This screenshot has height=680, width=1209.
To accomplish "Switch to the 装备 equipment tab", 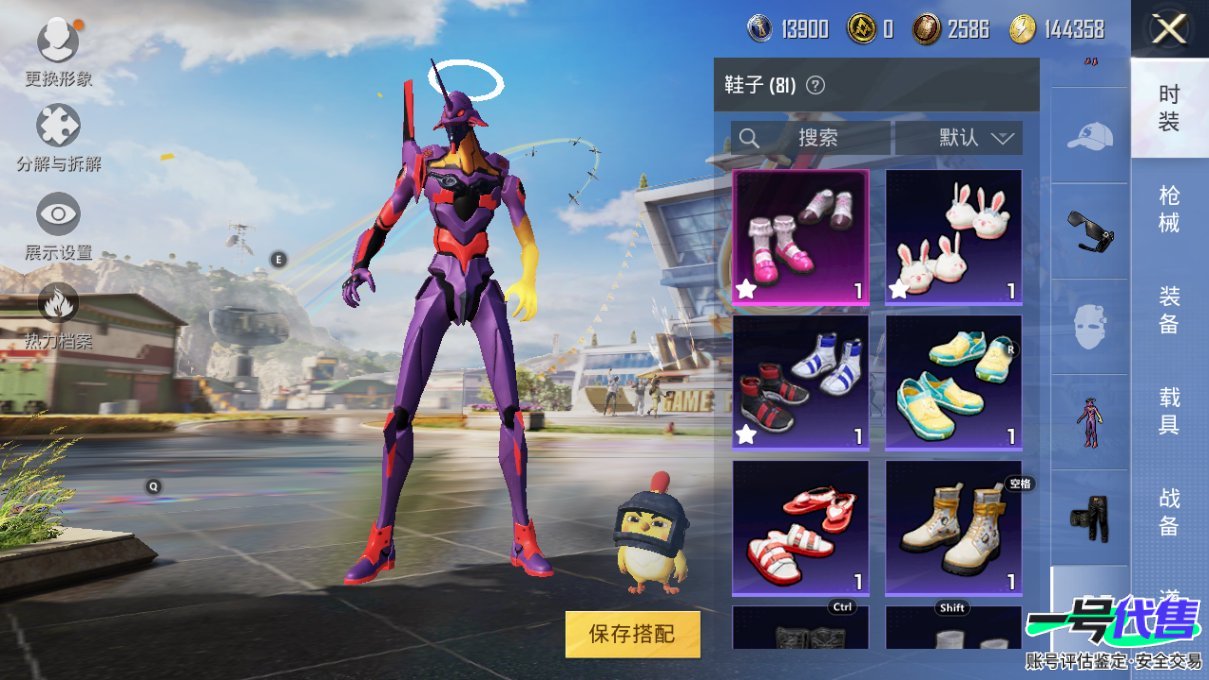I will (1169, 310).
